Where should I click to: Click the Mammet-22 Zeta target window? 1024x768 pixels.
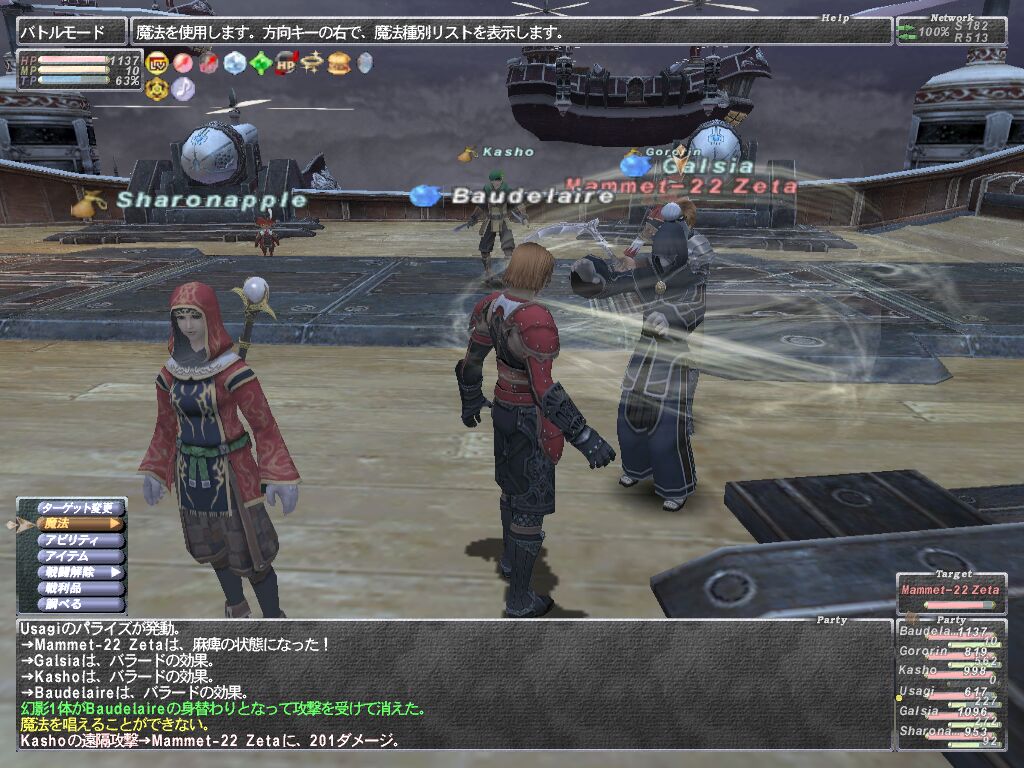(949, 591)
